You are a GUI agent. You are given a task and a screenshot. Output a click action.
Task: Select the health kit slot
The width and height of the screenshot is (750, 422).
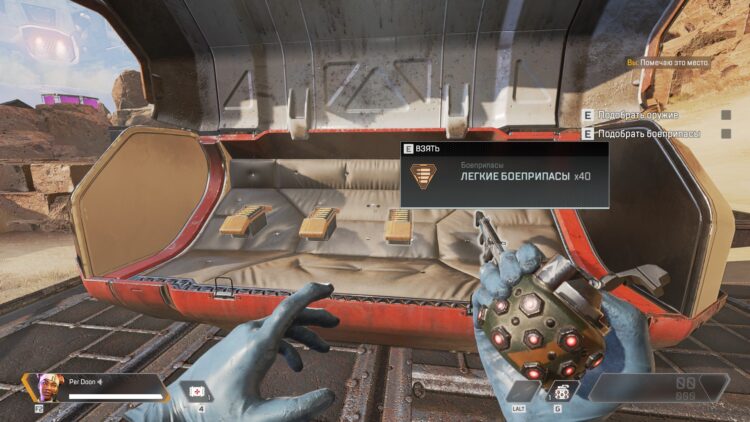point(197,387)
